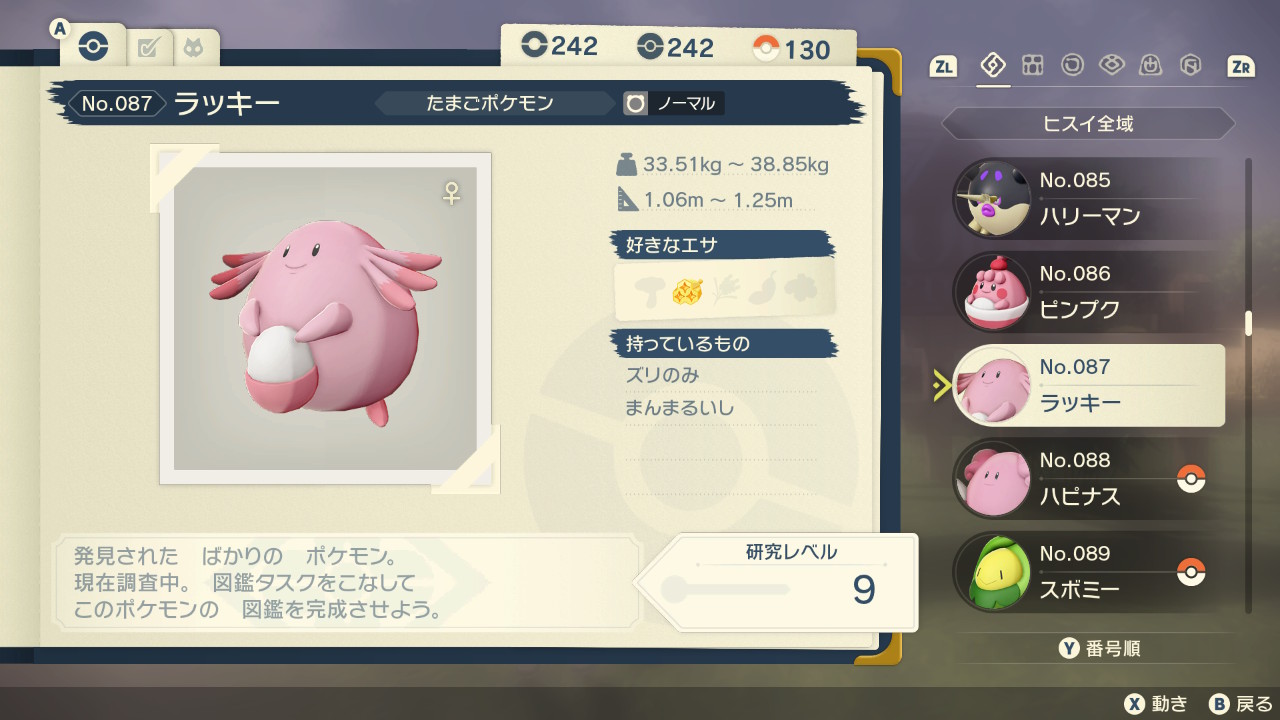The height and width of the screenshot is (720, 1280).
Task: View the ラッキー model picture
Action: click(325, 318)
